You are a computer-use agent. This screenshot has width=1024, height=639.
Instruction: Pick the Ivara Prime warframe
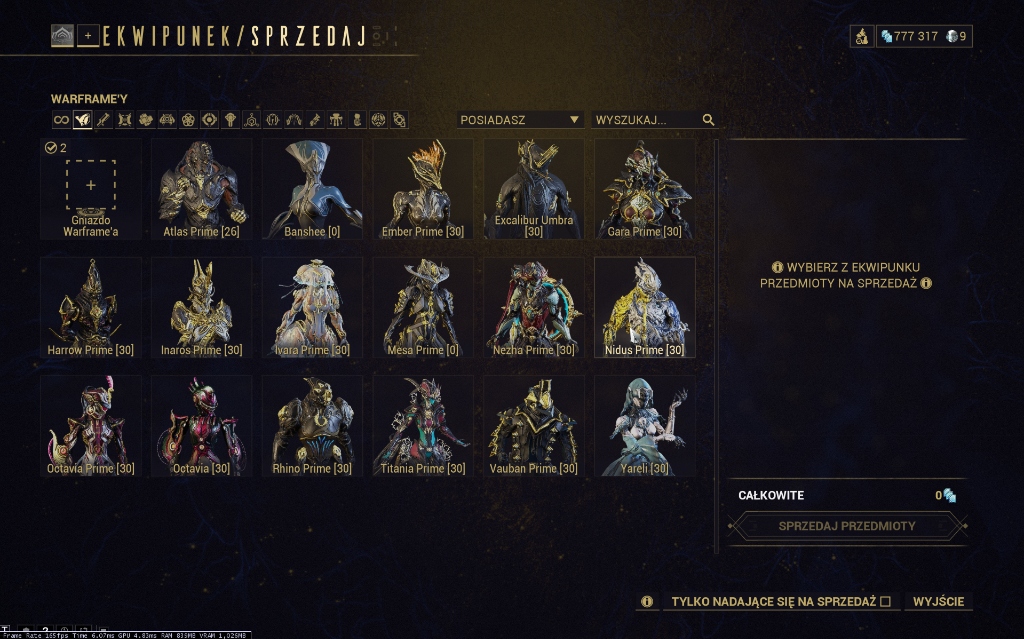[312, 307]
